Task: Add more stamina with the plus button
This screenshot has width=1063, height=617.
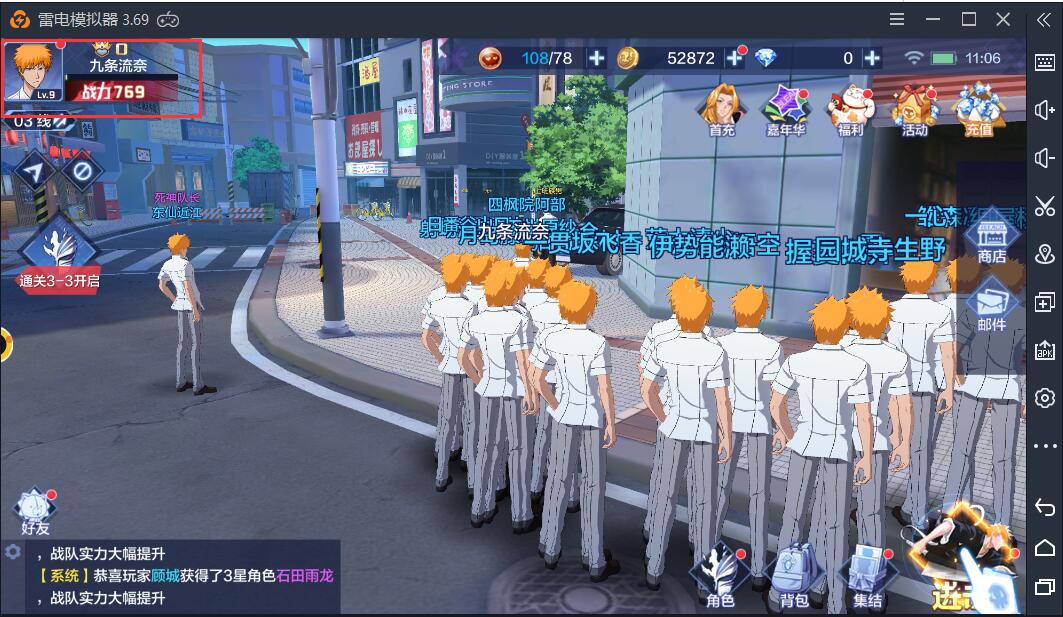Action: pyautogui.click(x=597, y=58)
